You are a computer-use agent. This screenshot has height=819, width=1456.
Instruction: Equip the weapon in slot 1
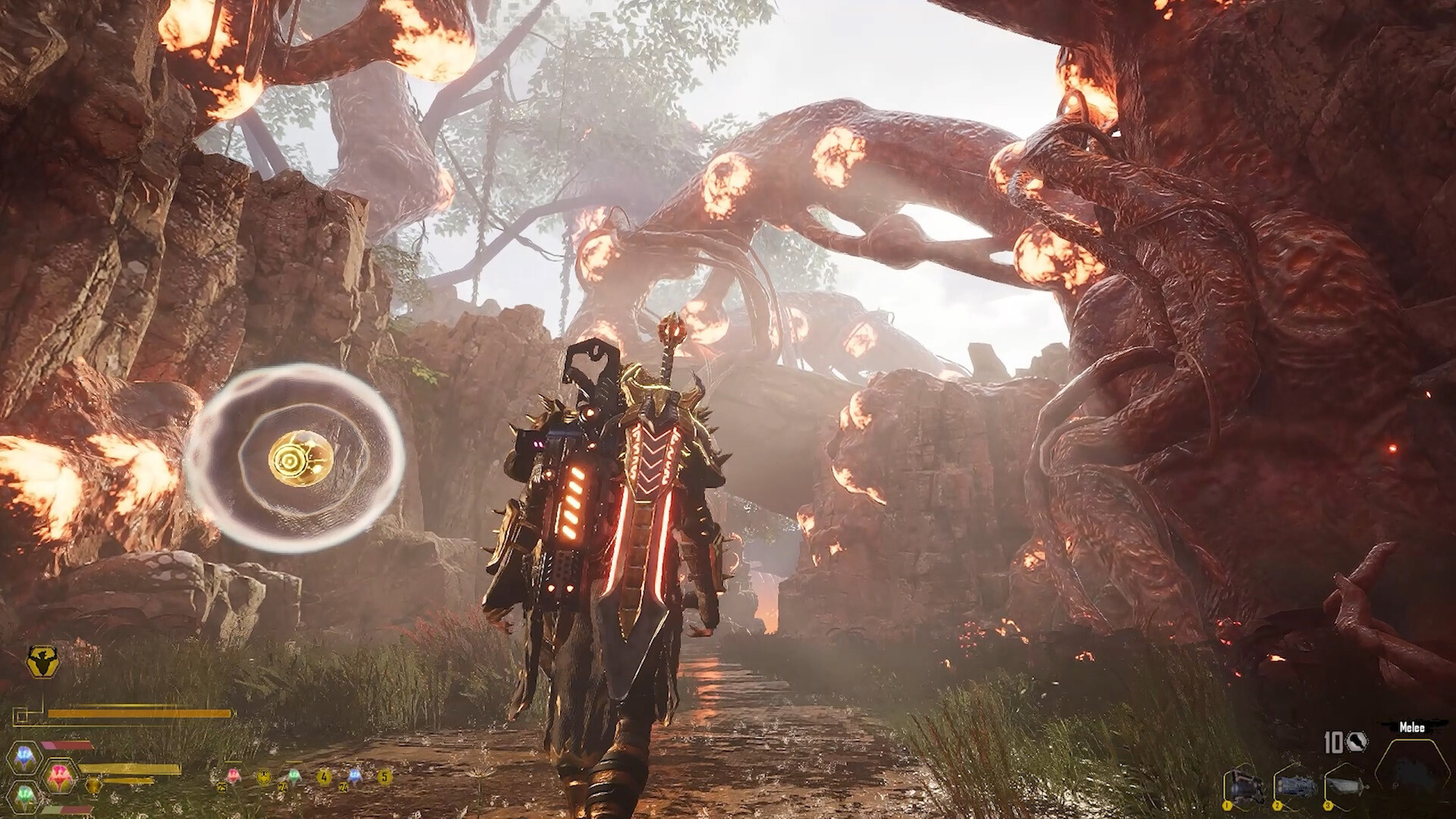pos(1244,786)
